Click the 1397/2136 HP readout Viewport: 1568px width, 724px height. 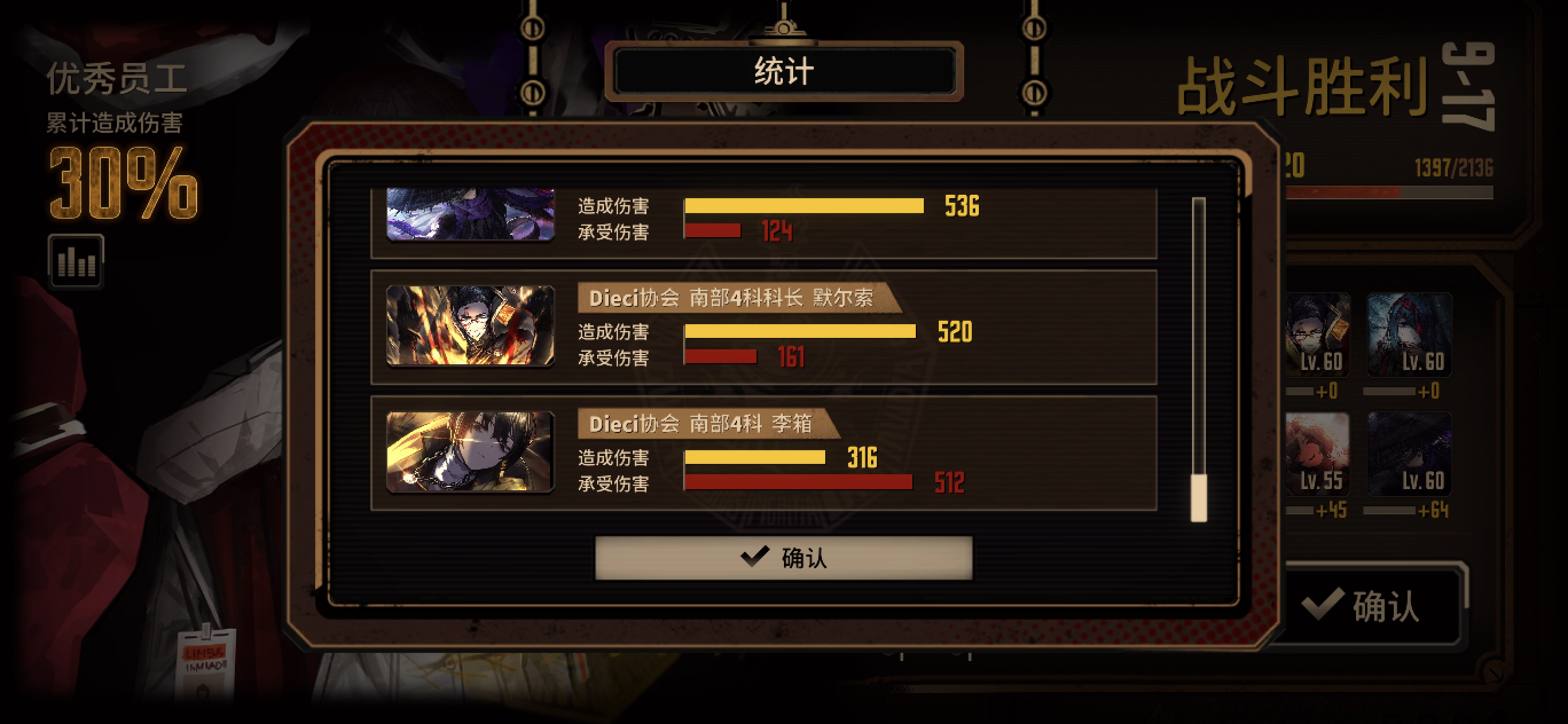[1455, 169]
